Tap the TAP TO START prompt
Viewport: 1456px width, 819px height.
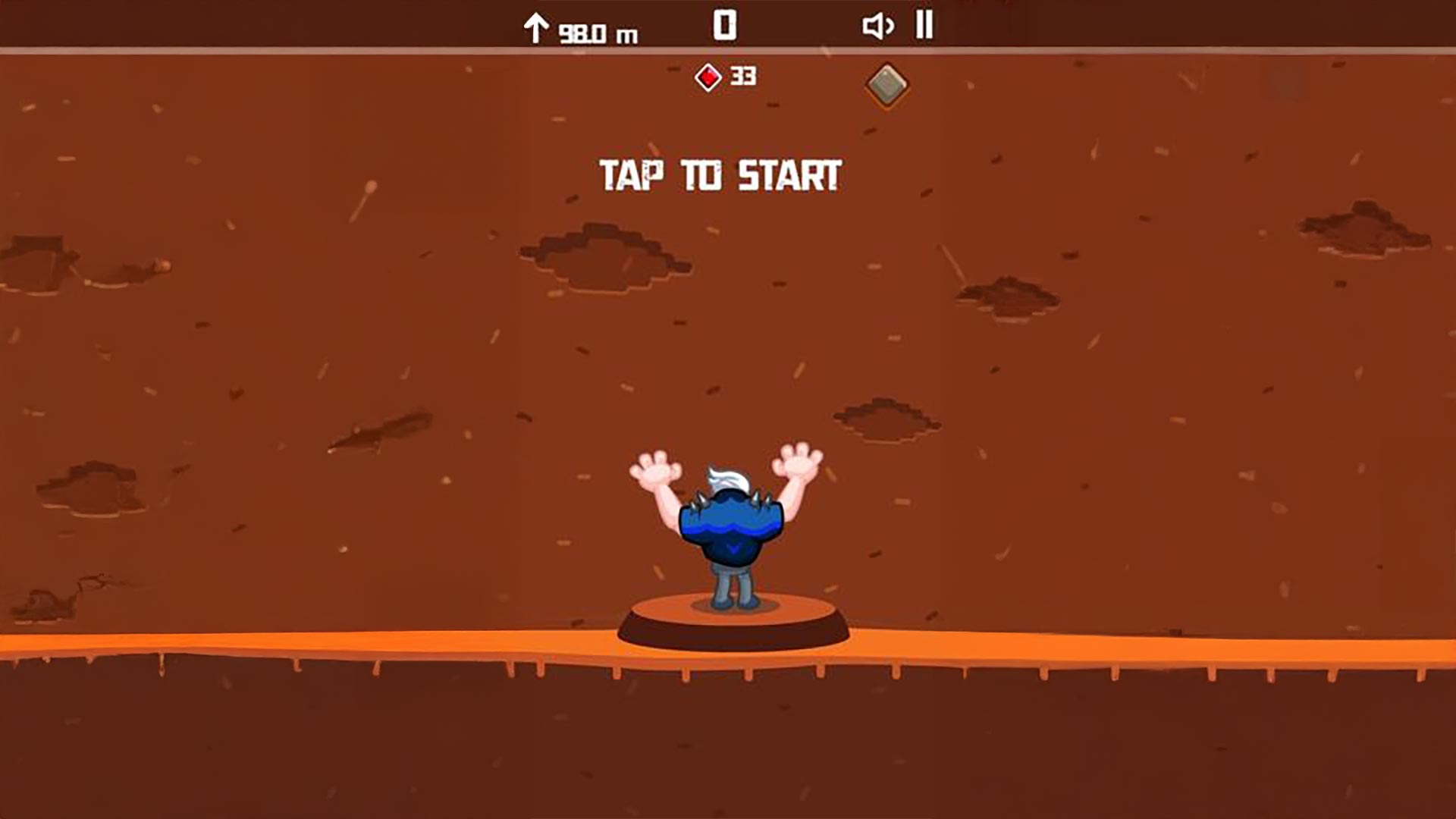(720, 175)
